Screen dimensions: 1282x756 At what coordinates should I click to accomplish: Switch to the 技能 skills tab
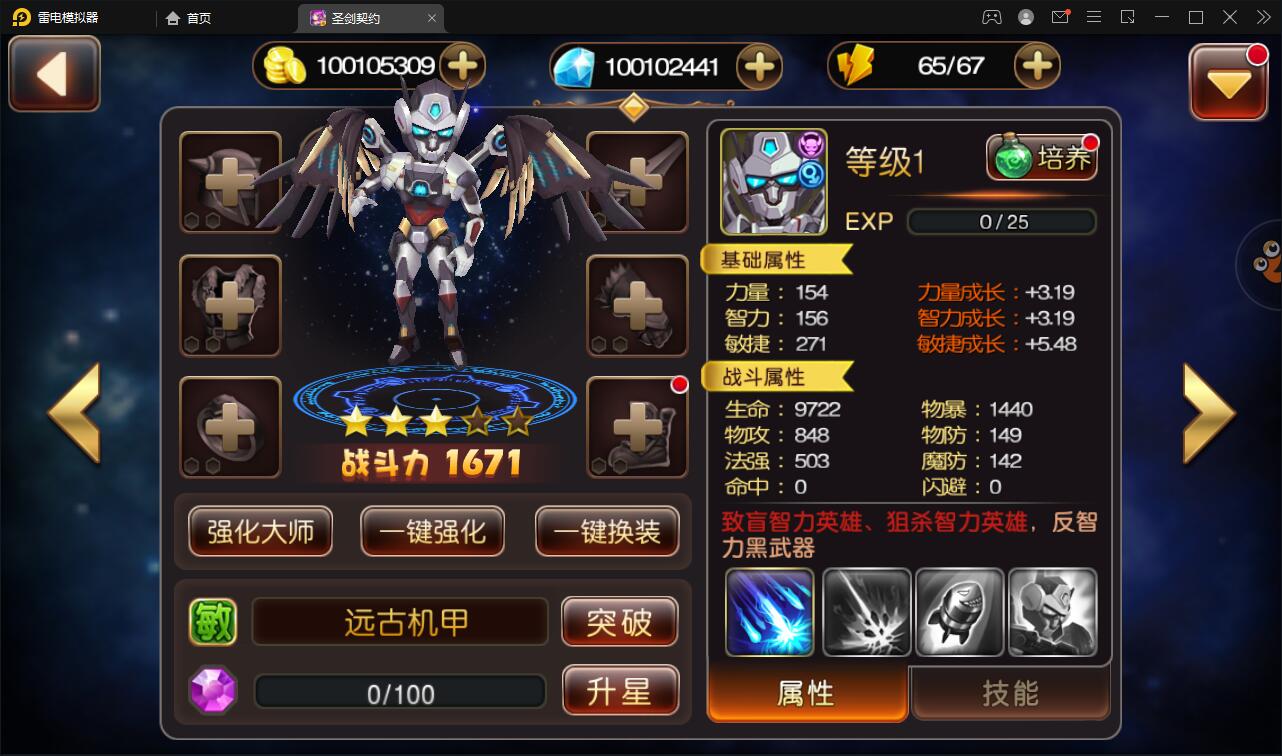click(1010, 691)
